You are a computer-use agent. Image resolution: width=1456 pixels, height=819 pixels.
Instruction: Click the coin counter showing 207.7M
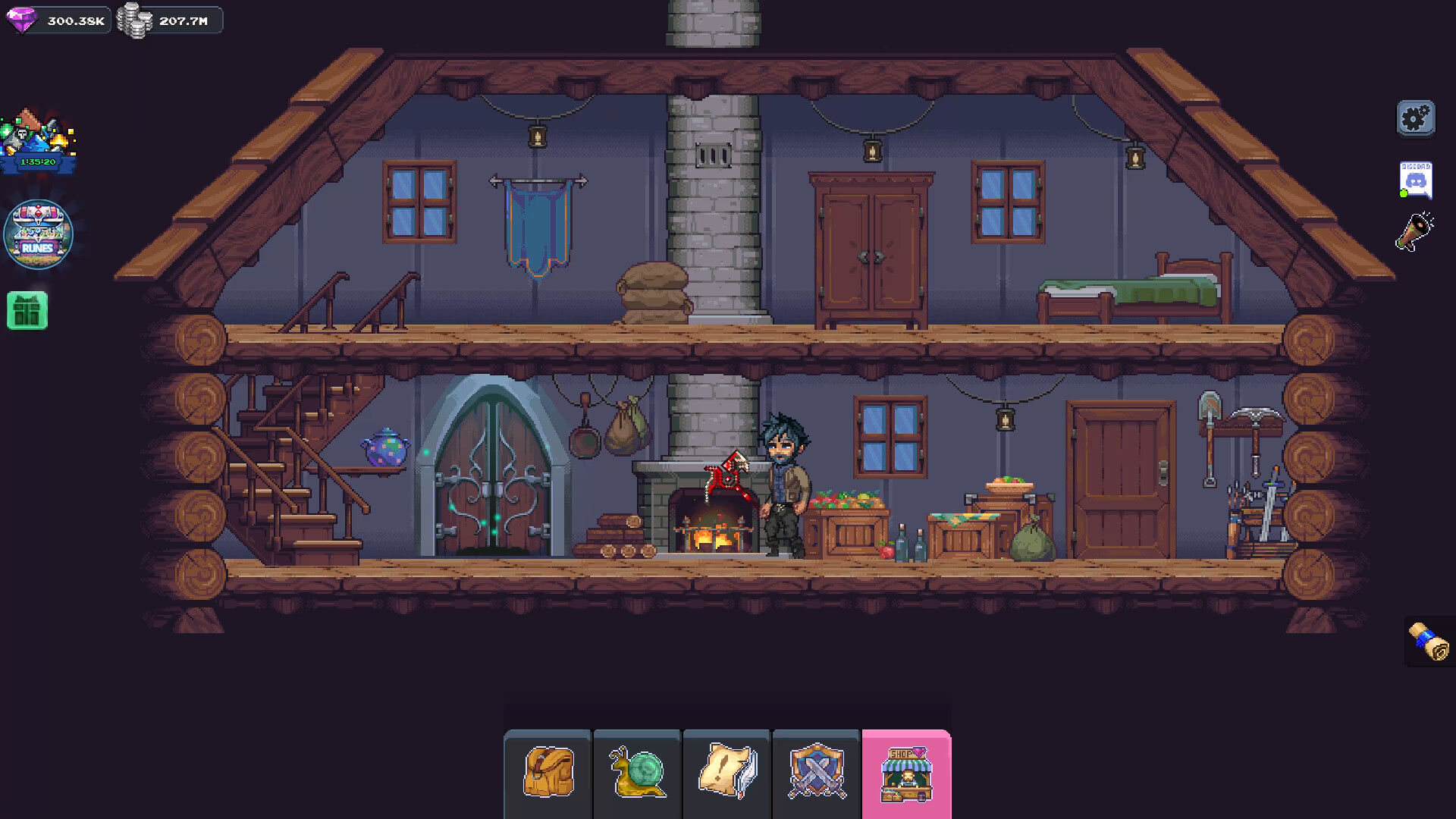coord(170,20)
